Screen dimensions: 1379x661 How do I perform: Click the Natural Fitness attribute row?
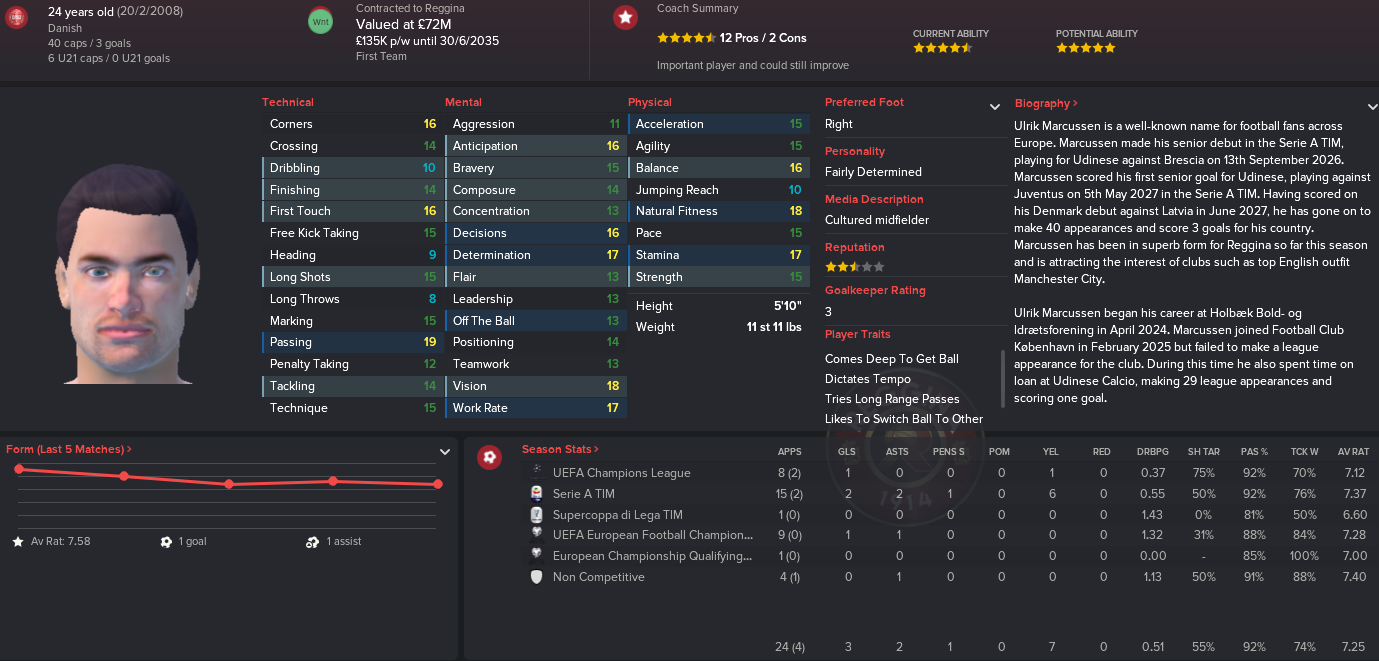pos(718,211)
